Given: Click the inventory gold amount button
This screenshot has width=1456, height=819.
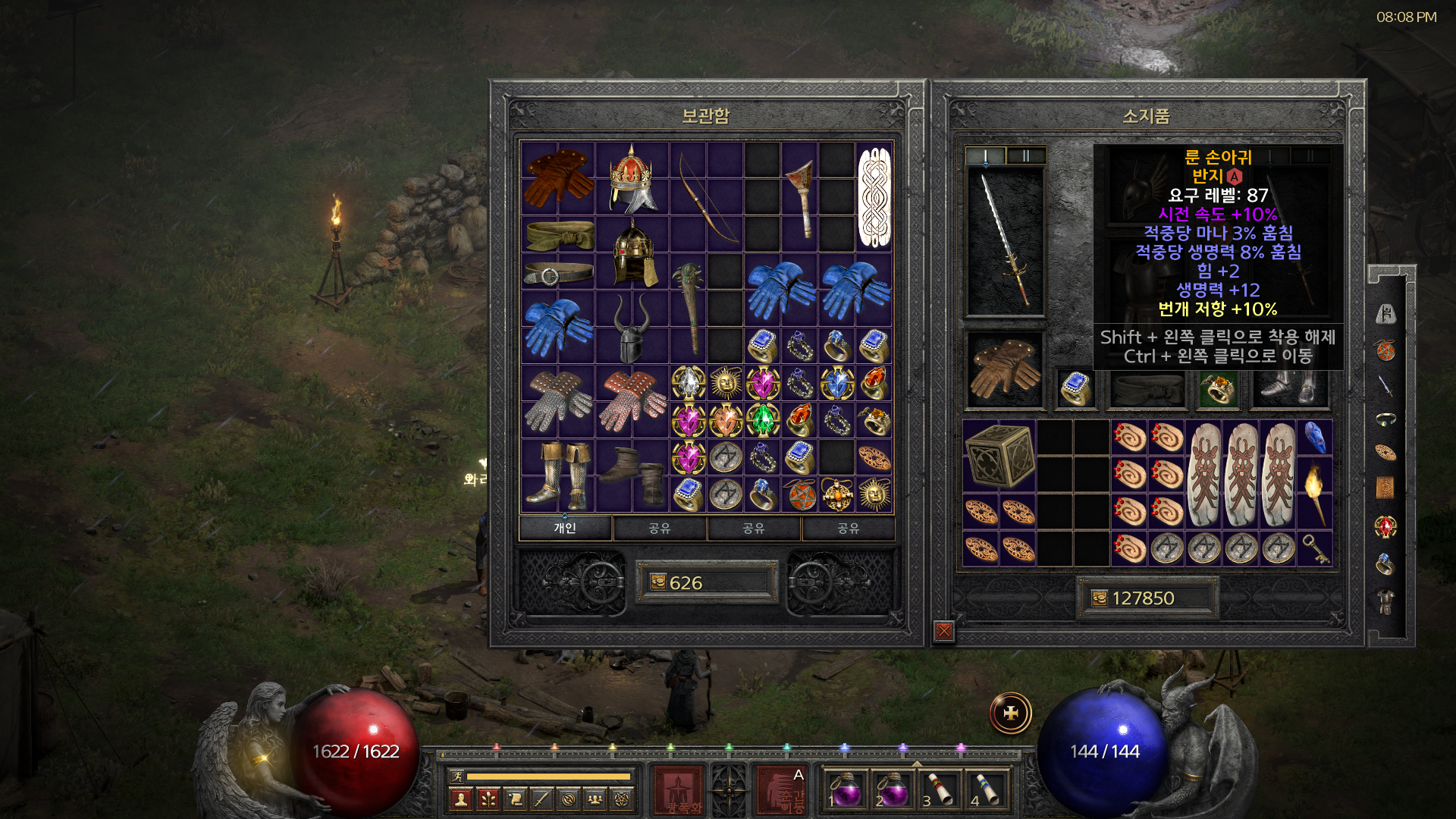Looking at the screenshot, I should [1099, 598].
